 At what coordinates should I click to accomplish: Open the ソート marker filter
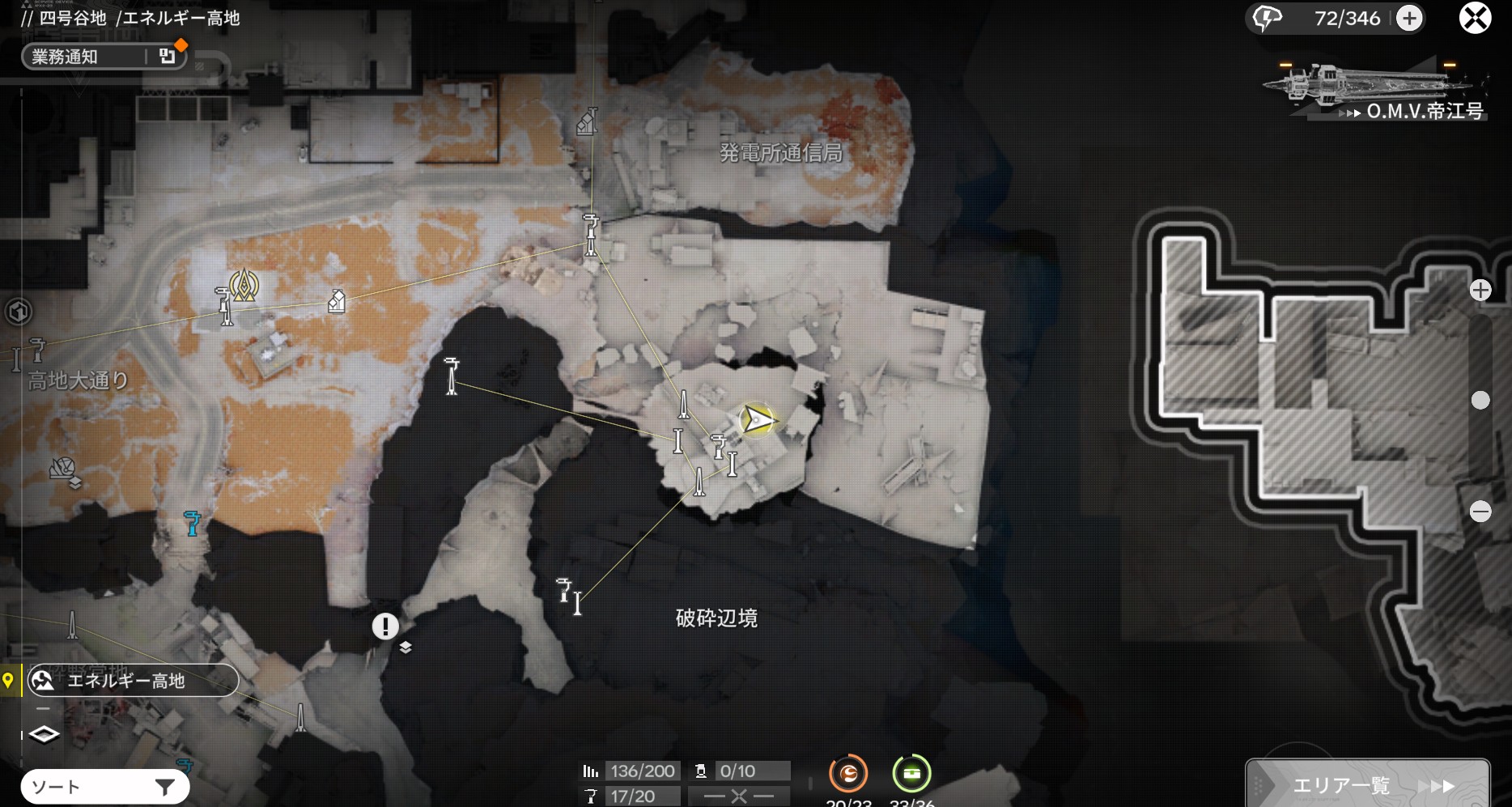tap(105, 786)
